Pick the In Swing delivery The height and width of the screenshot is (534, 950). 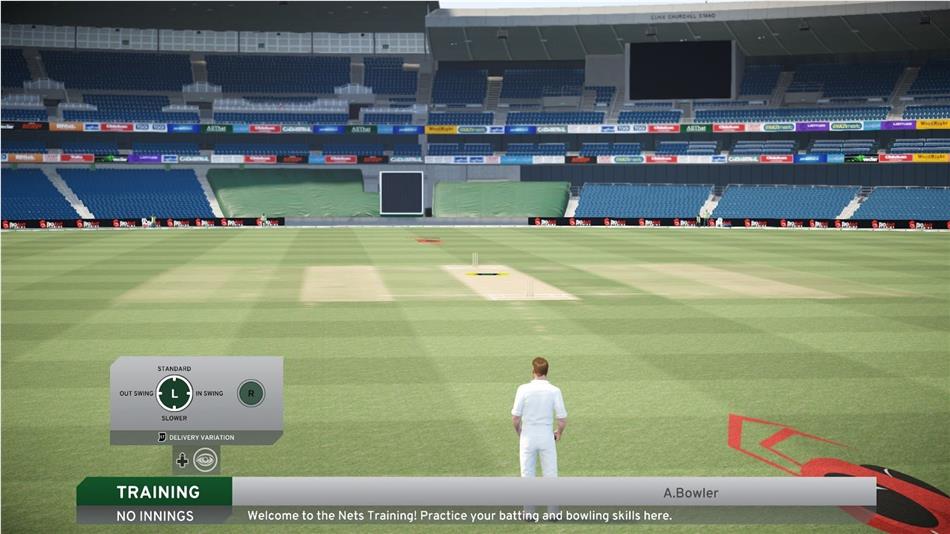[210, 393]
